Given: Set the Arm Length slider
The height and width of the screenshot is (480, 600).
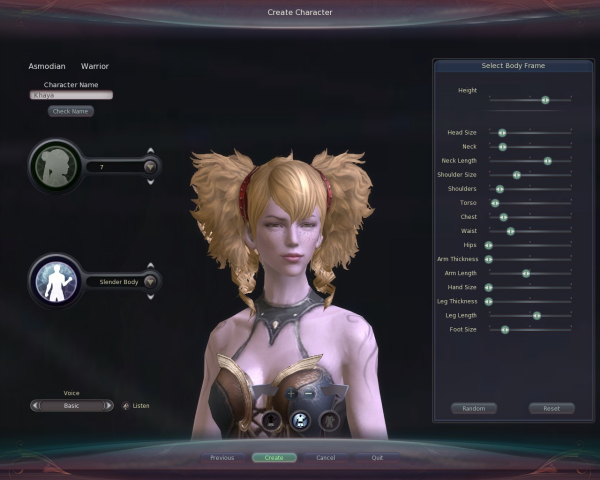Looking at the screenshot, I should point(526,273).
